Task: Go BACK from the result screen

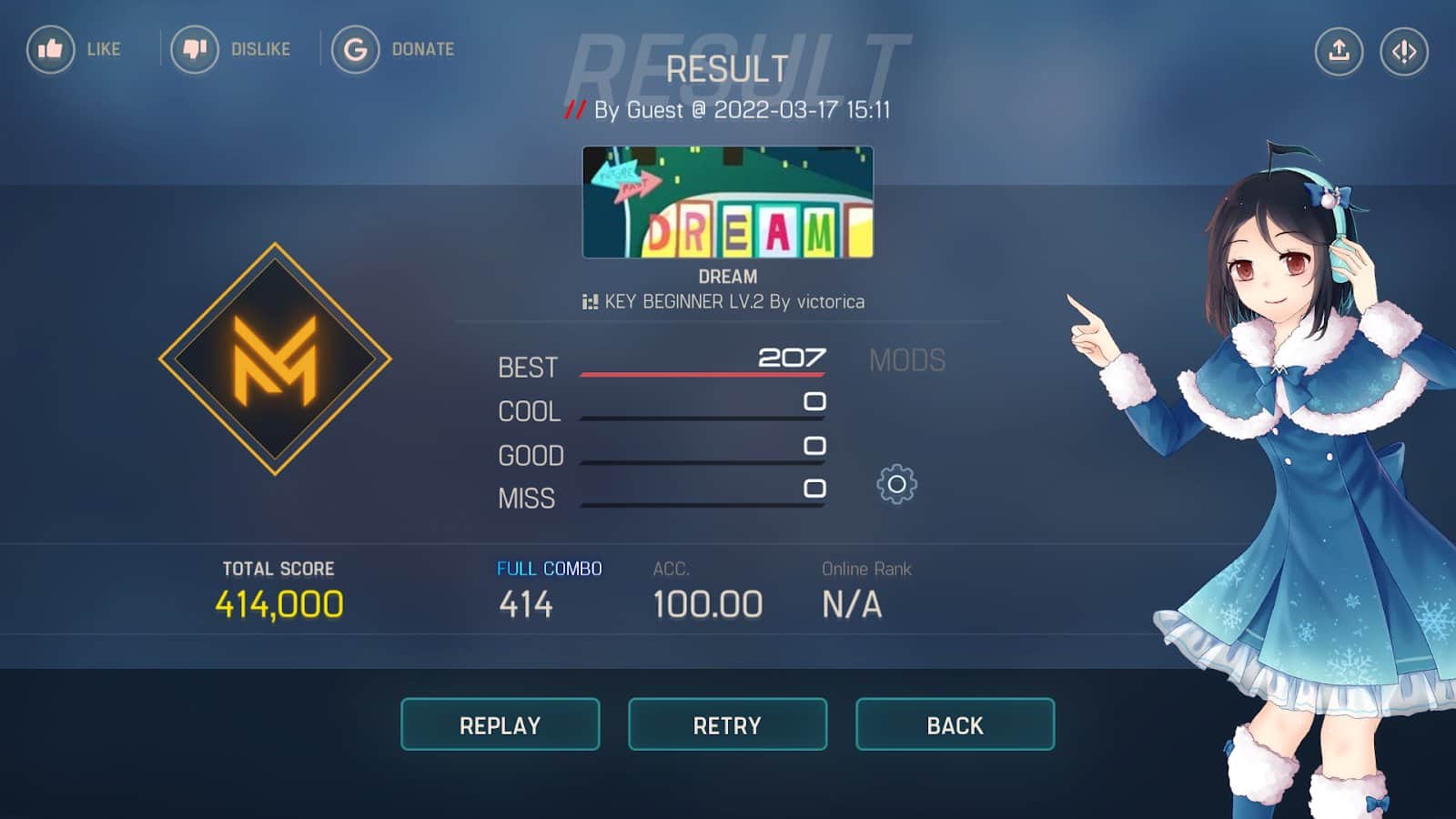Action: click(955, 724)
